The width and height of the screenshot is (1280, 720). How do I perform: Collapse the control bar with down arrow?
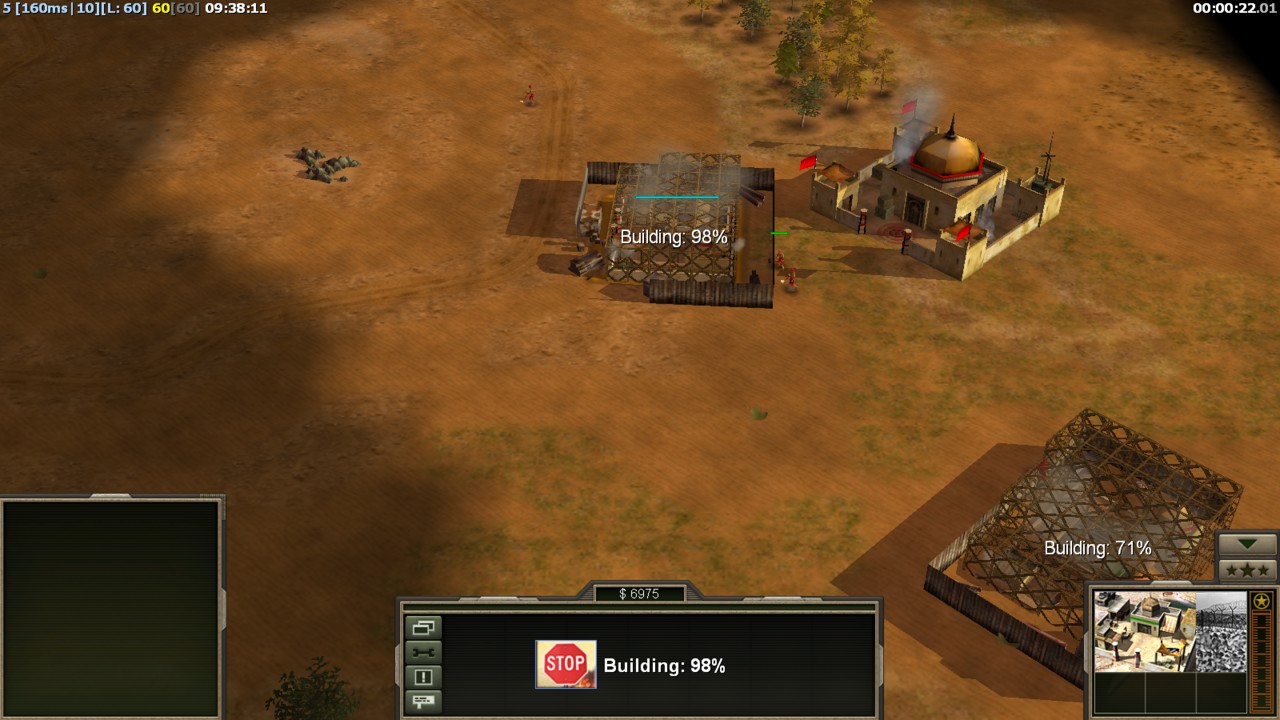1248,544
